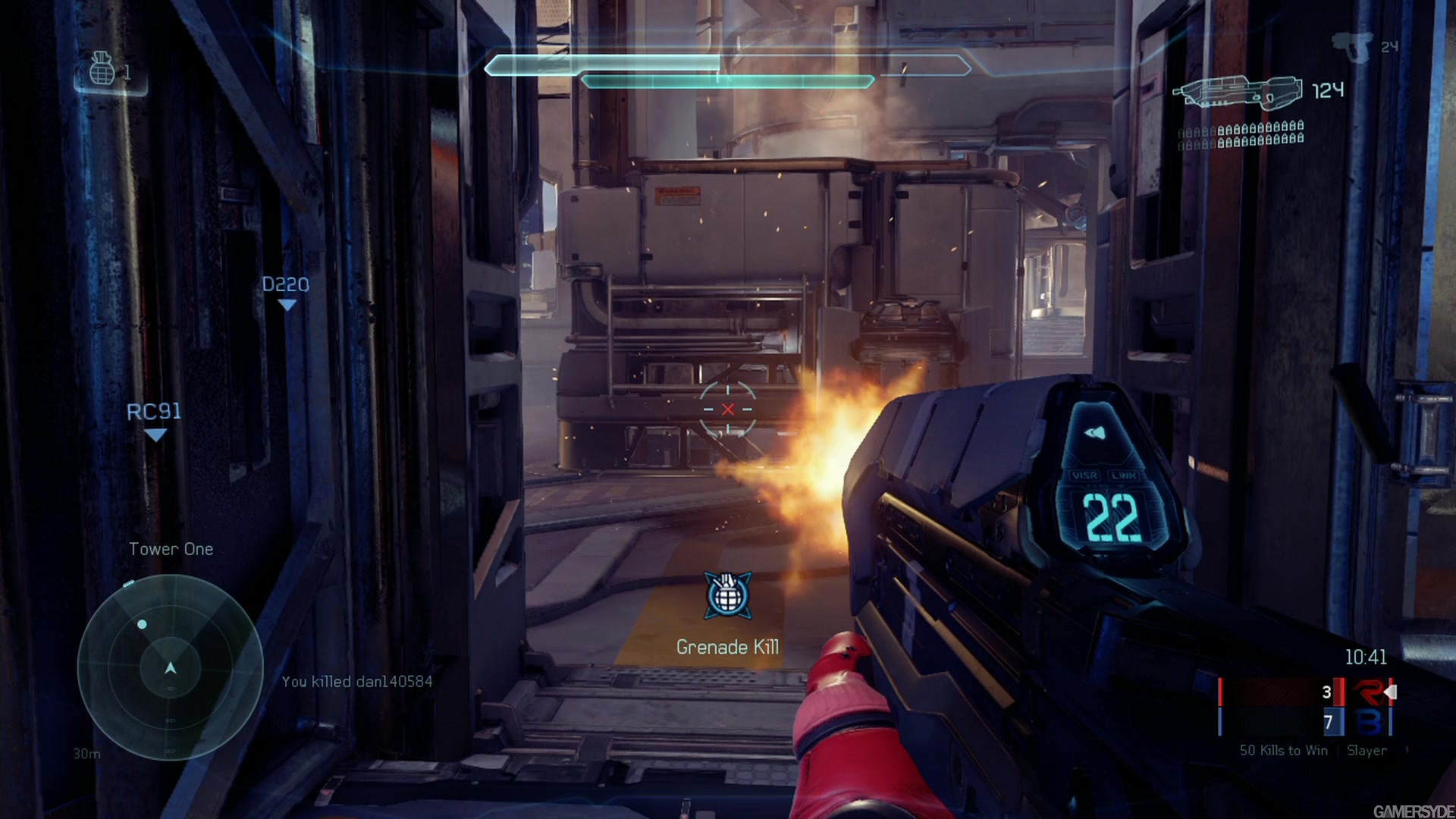Click the Grenade Kill medal icon
This screenshot has height=819, width=1456.
(728, 595)
